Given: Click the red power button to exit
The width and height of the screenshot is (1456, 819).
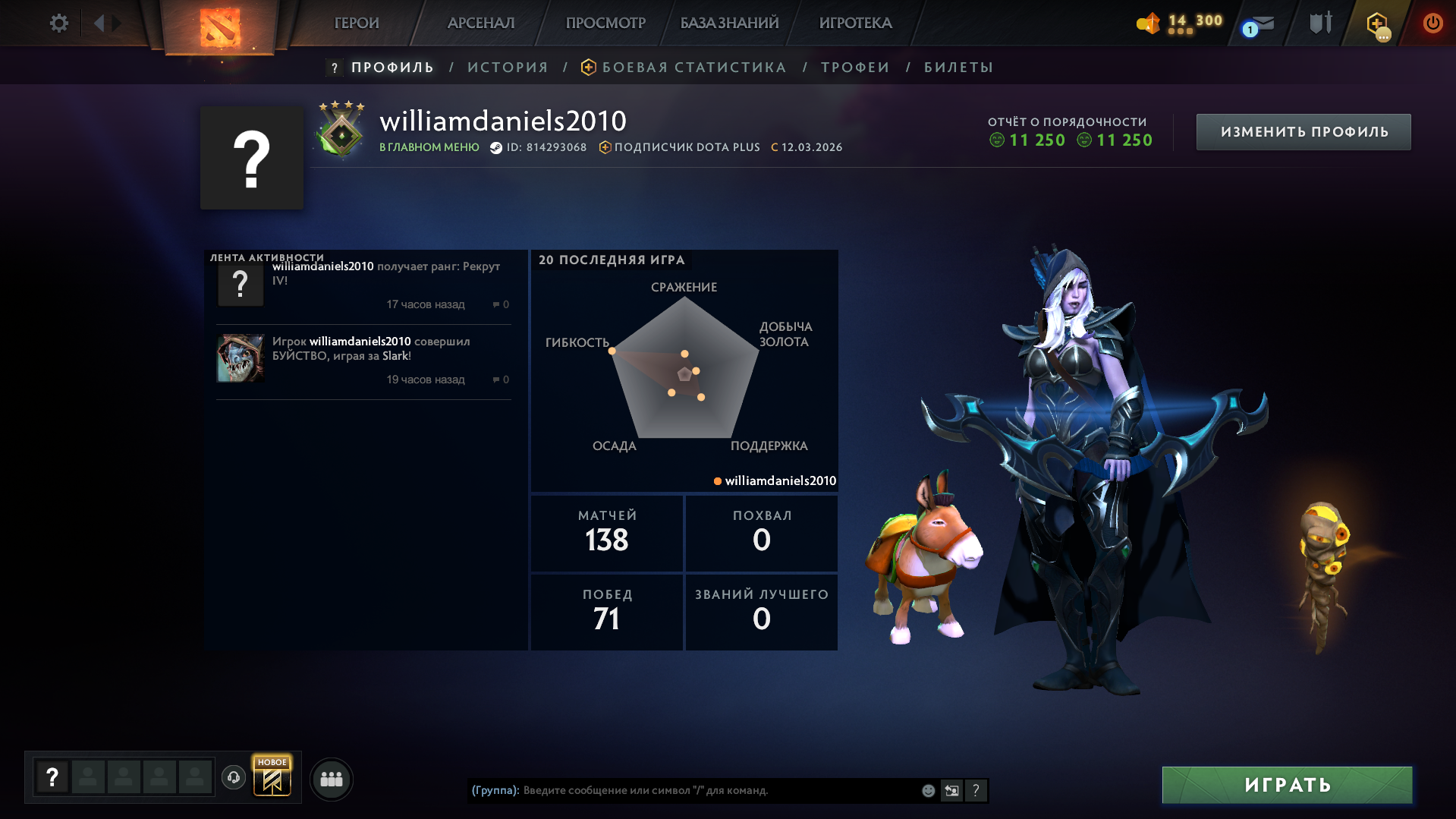Looking at the screenshot, I should coord(1432,23).
